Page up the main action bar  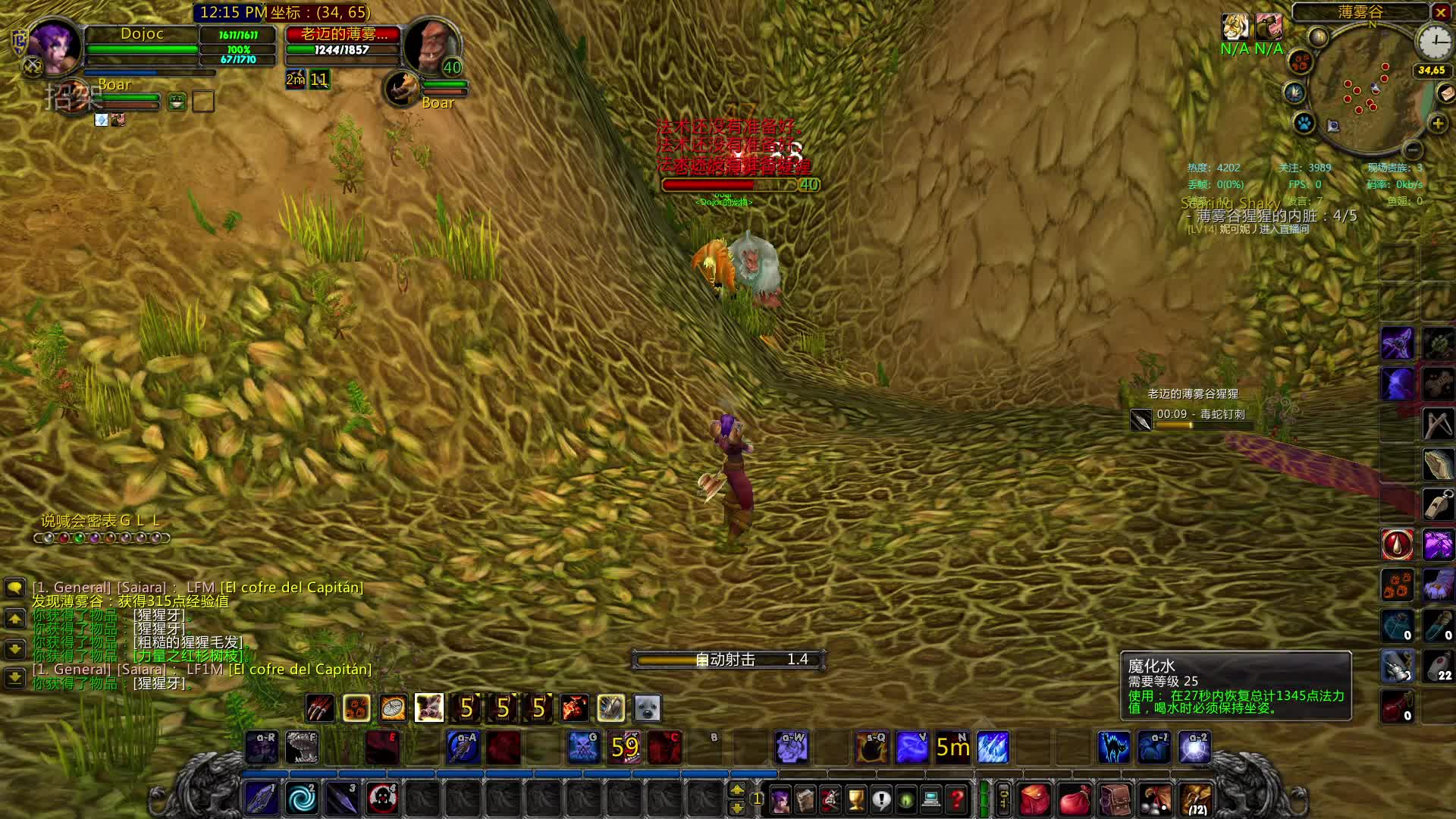[x=737, y=790]
